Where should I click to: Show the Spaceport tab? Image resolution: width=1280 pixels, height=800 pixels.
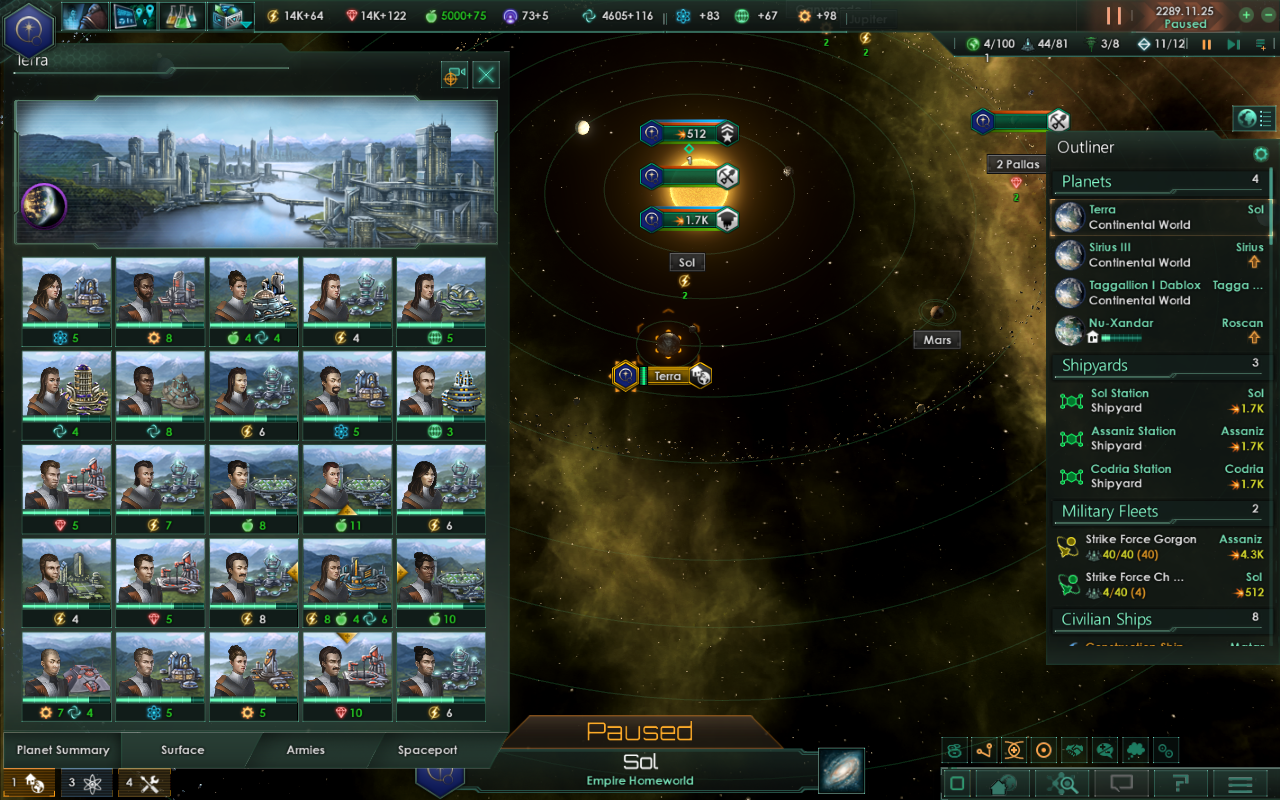pyautogui.click(x=428, y=750)
